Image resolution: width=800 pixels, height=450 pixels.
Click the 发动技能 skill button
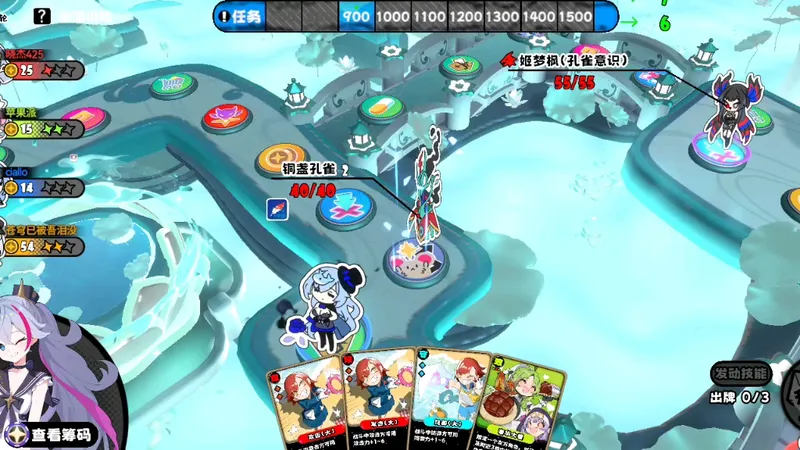coord(741,373)
